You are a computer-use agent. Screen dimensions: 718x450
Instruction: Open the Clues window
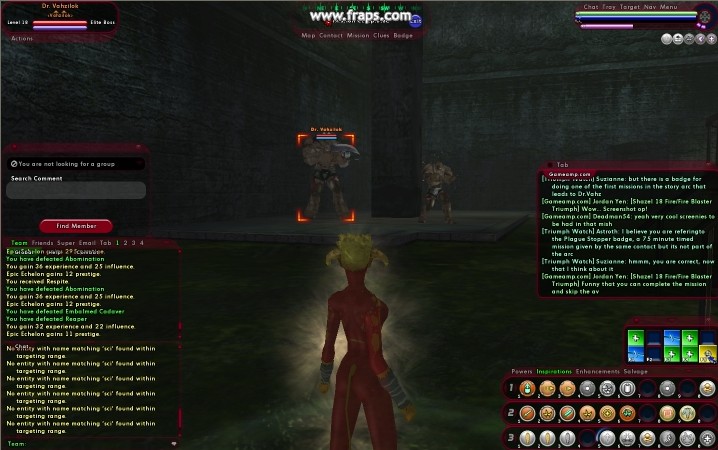382,35
